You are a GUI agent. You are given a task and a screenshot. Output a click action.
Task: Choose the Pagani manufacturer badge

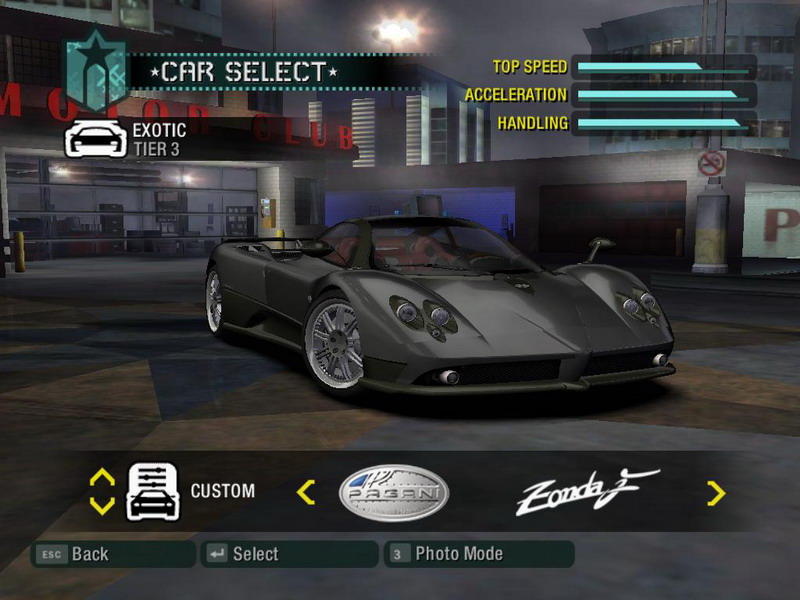click(393, 492)
